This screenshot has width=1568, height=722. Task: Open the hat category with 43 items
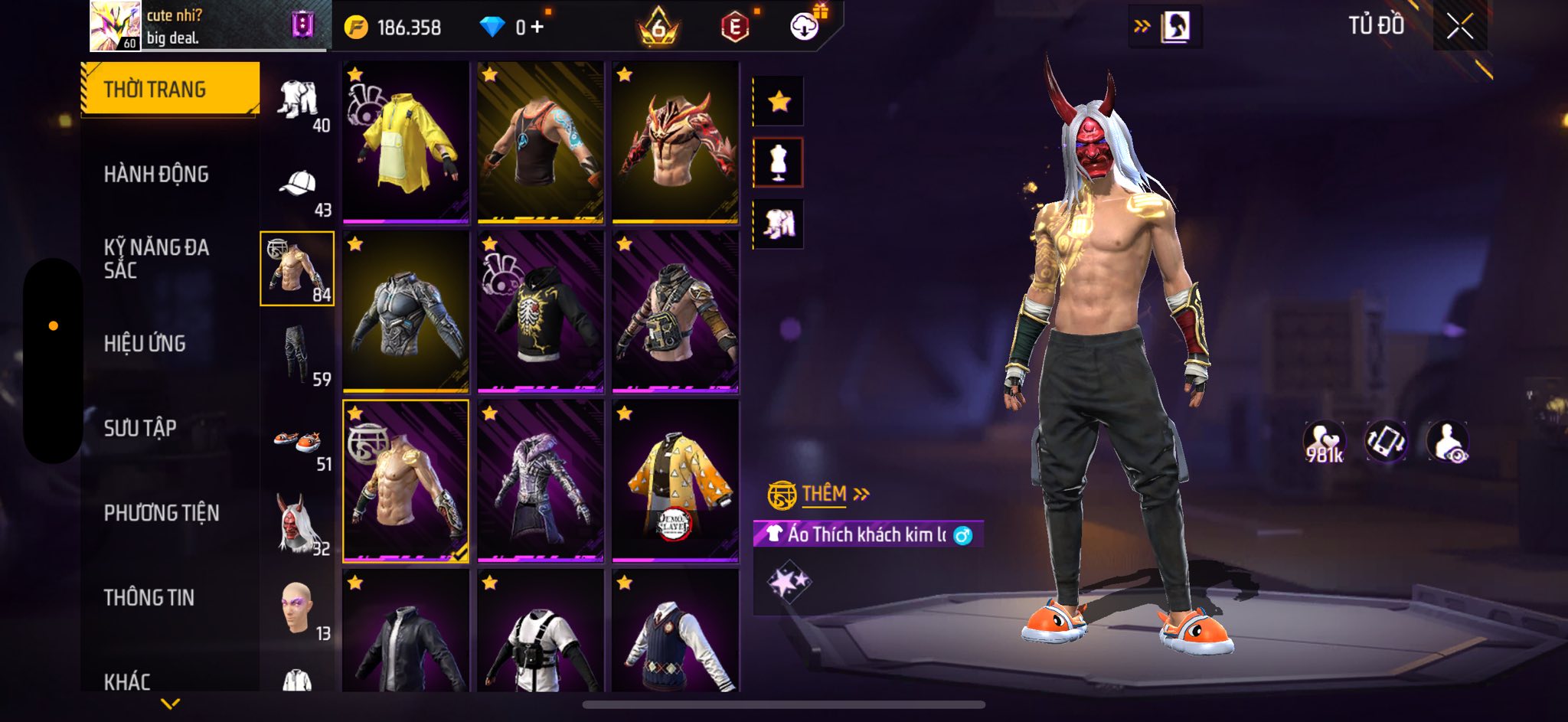click(298, 186)
